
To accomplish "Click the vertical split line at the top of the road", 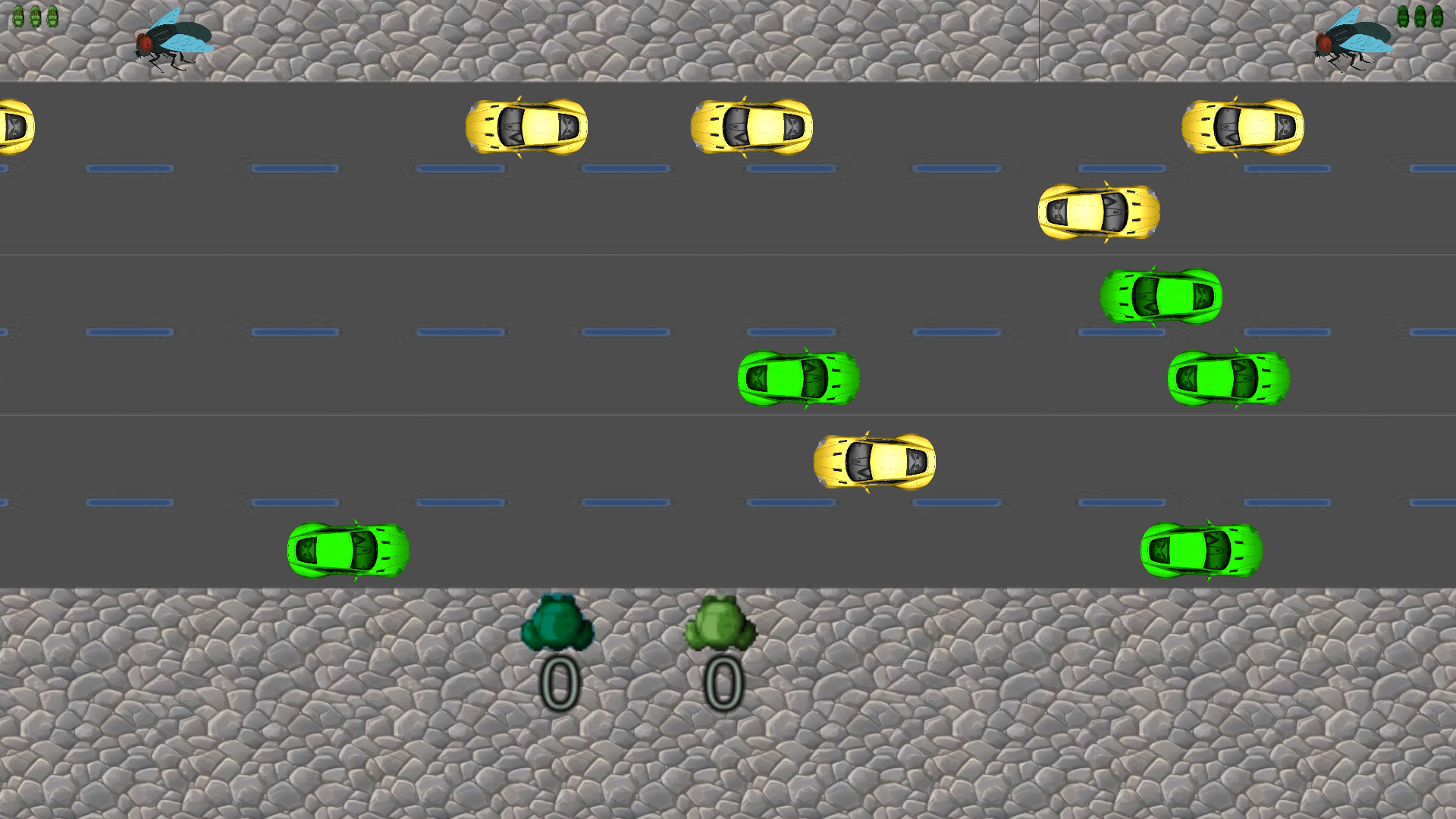I will [1037, 42].
